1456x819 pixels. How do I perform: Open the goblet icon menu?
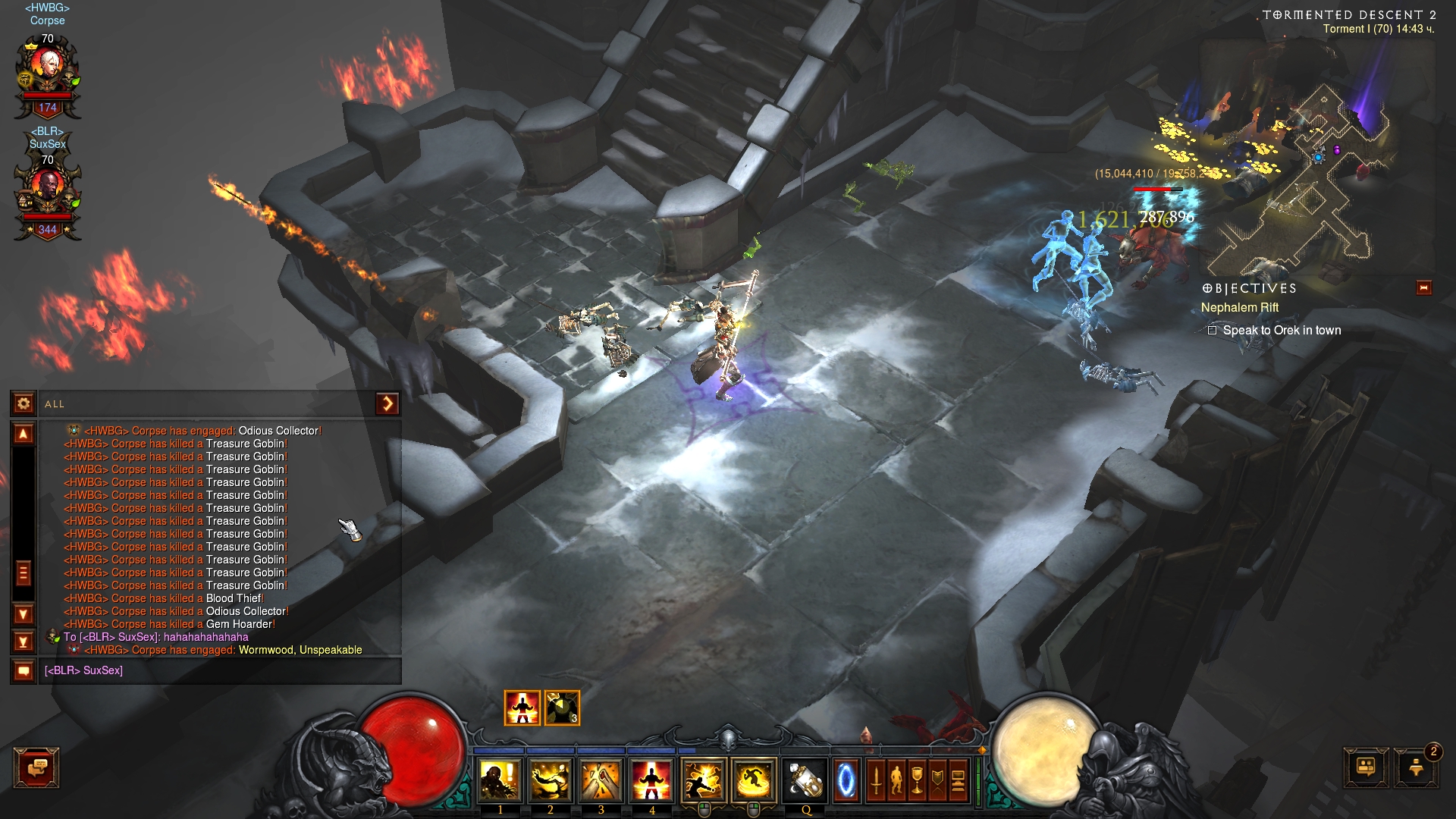(x=917, y=780)
